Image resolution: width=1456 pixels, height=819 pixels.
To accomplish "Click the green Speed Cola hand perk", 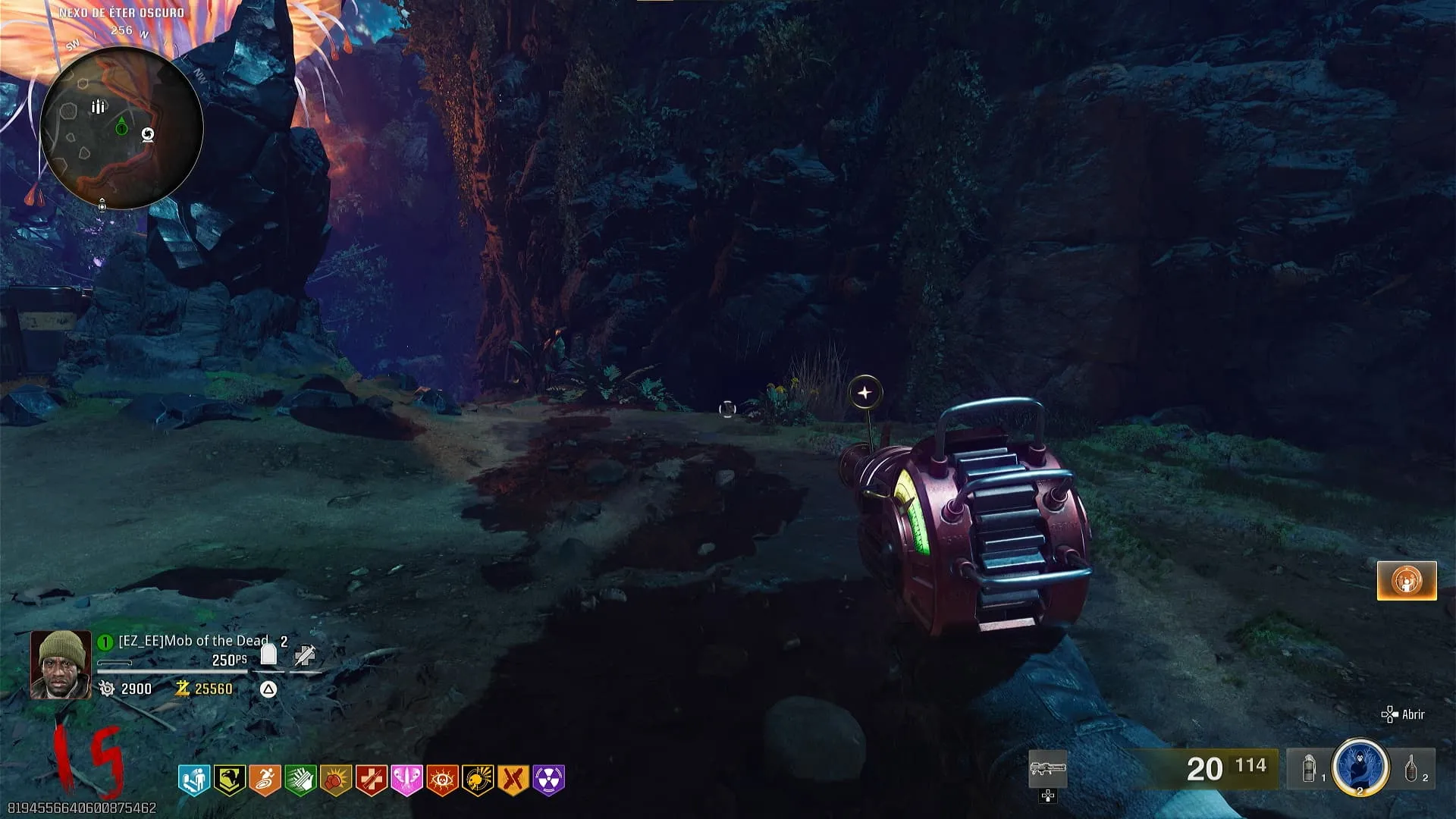I will click(300, 779).
